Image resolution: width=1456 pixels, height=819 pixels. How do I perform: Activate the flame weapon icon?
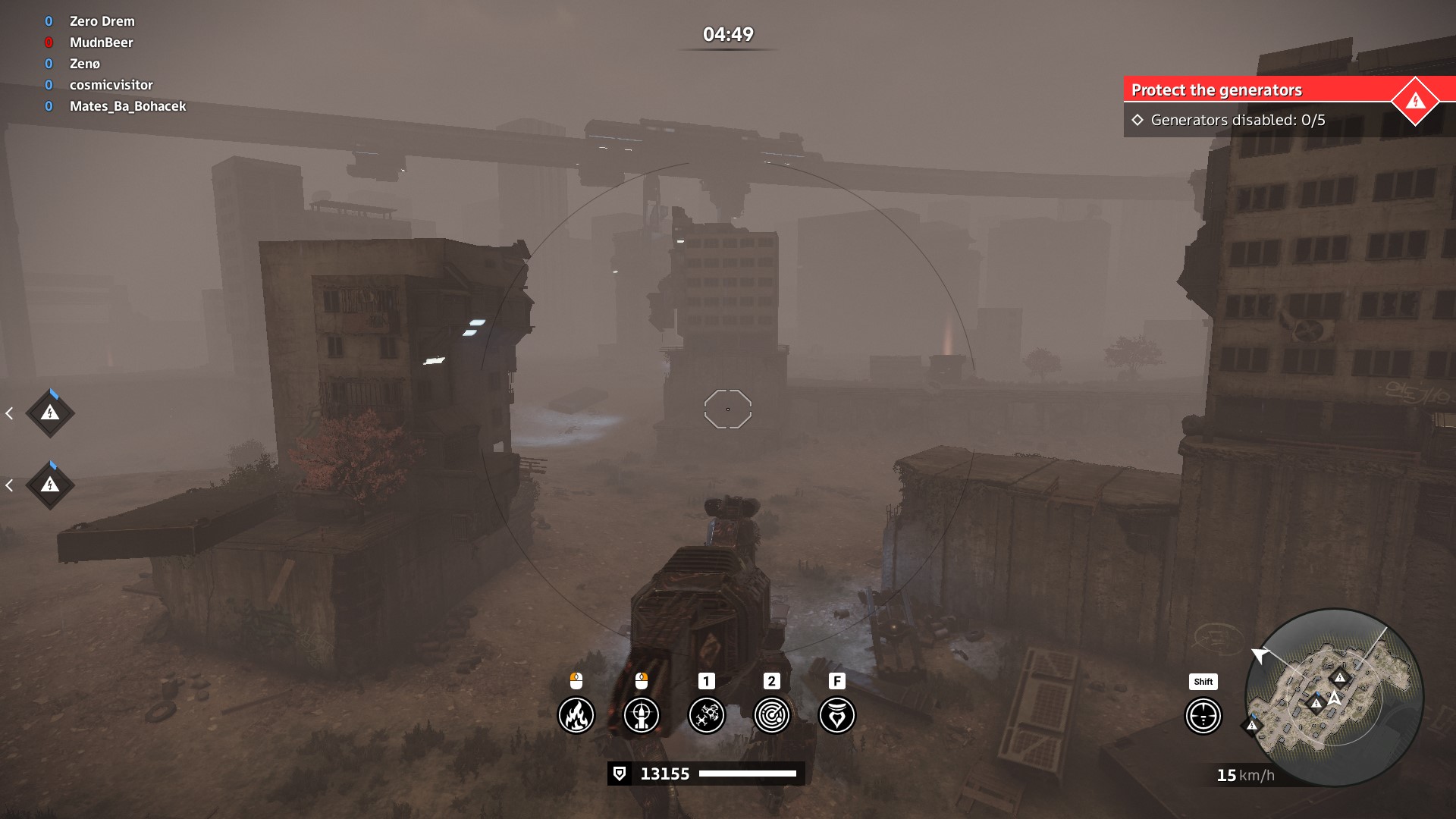[x=576, y=715]
